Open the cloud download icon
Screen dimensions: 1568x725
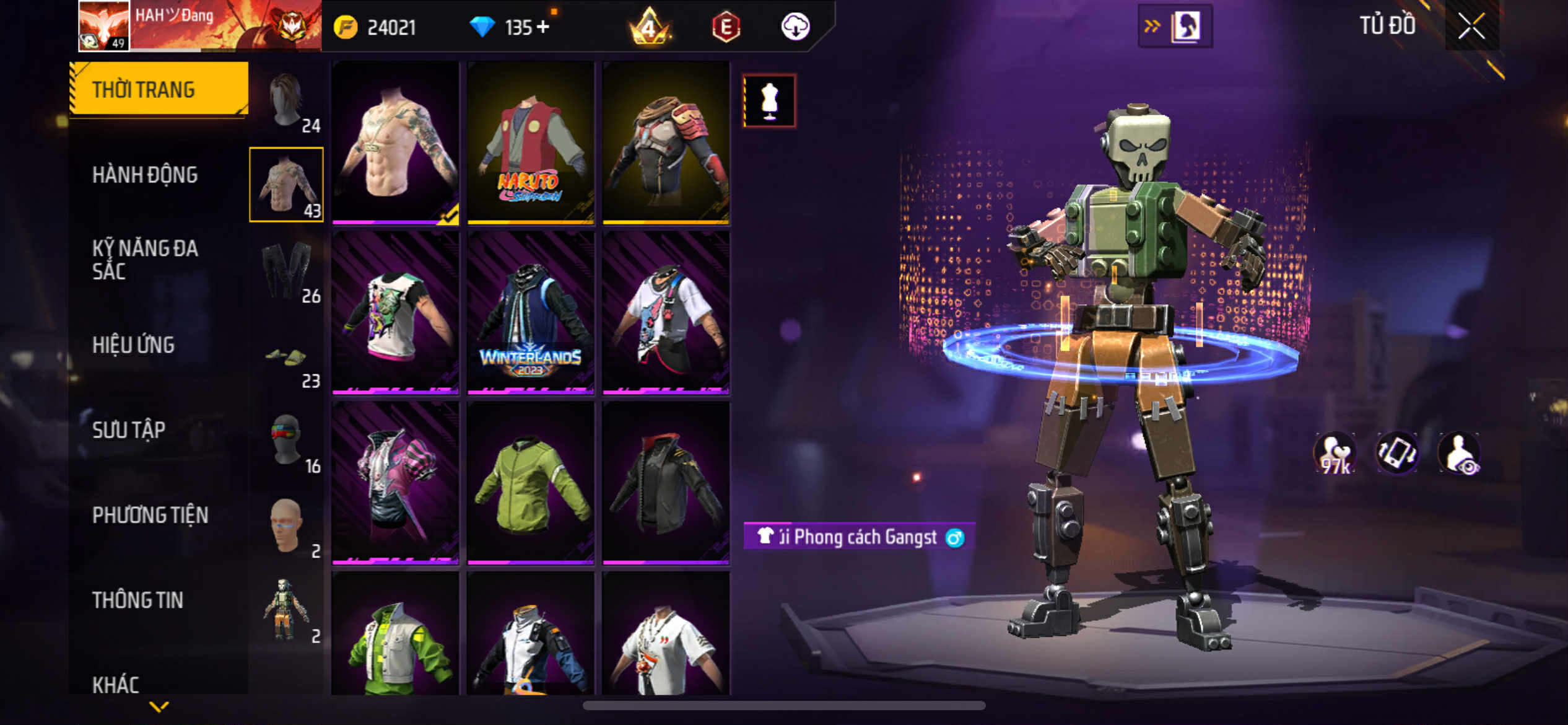[795, 27]
